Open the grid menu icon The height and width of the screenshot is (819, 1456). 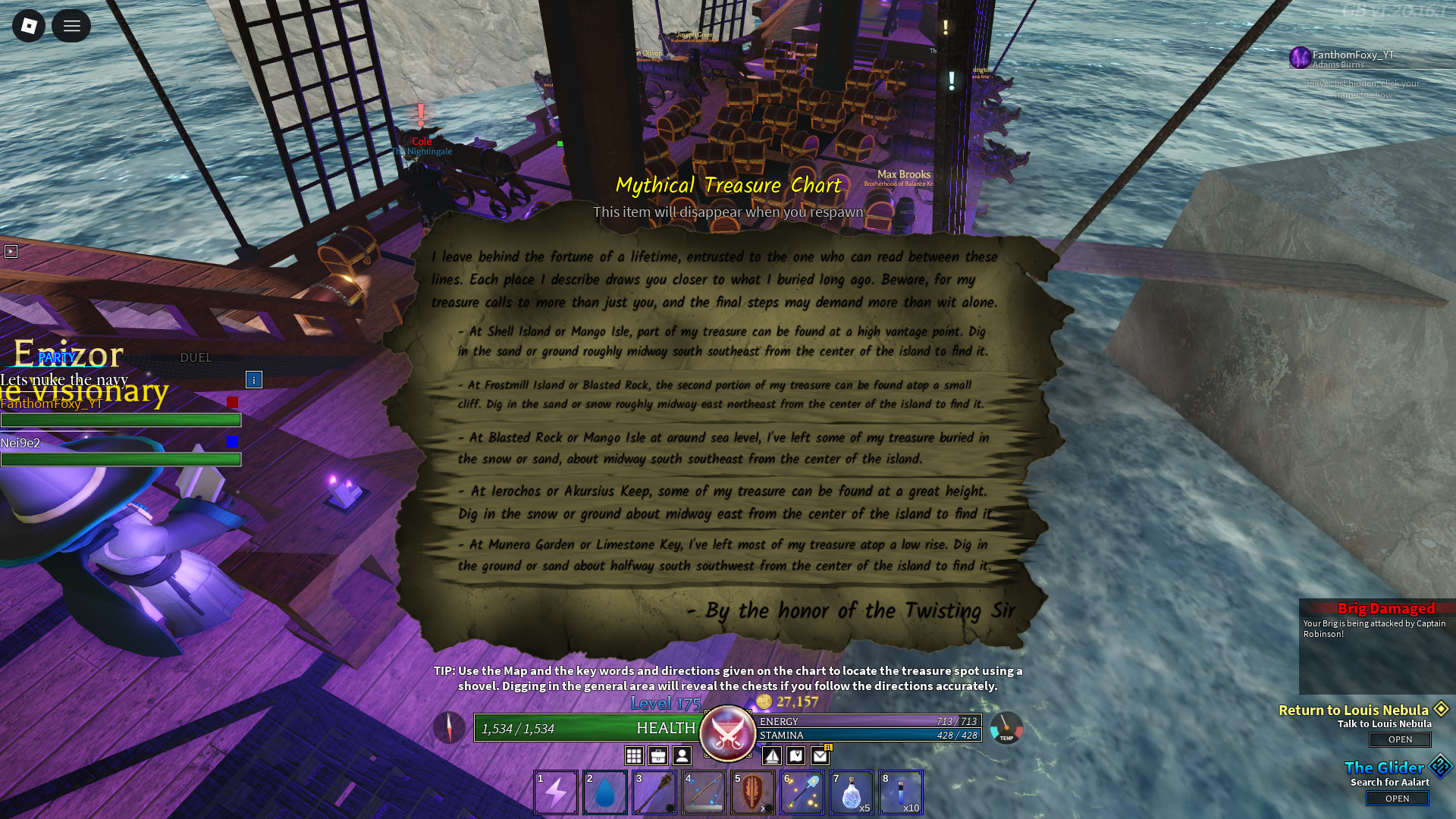tap(634, 755)
